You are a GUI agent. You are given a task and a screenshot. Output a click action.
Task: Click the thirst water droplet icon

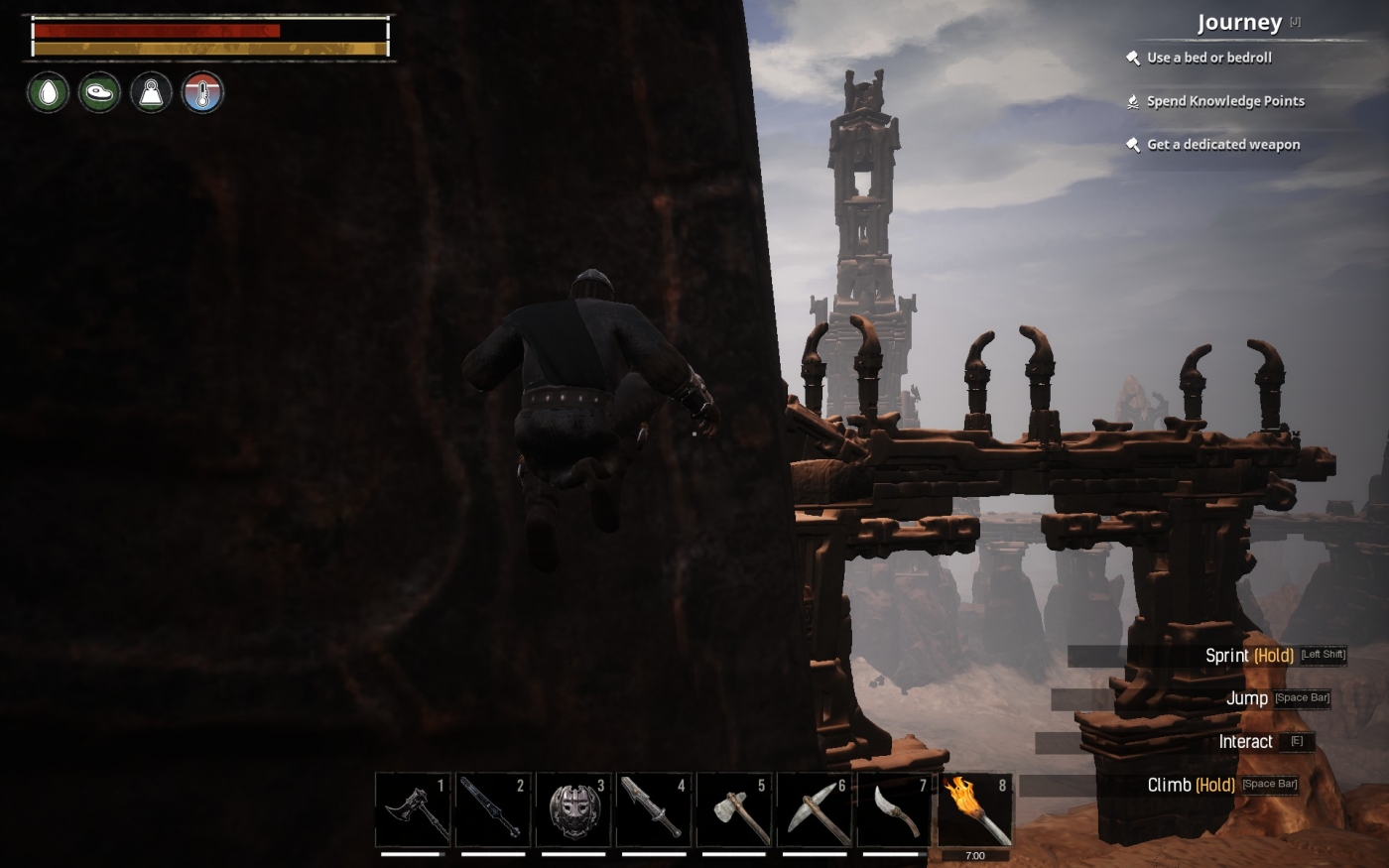click(x=47, y=92)
